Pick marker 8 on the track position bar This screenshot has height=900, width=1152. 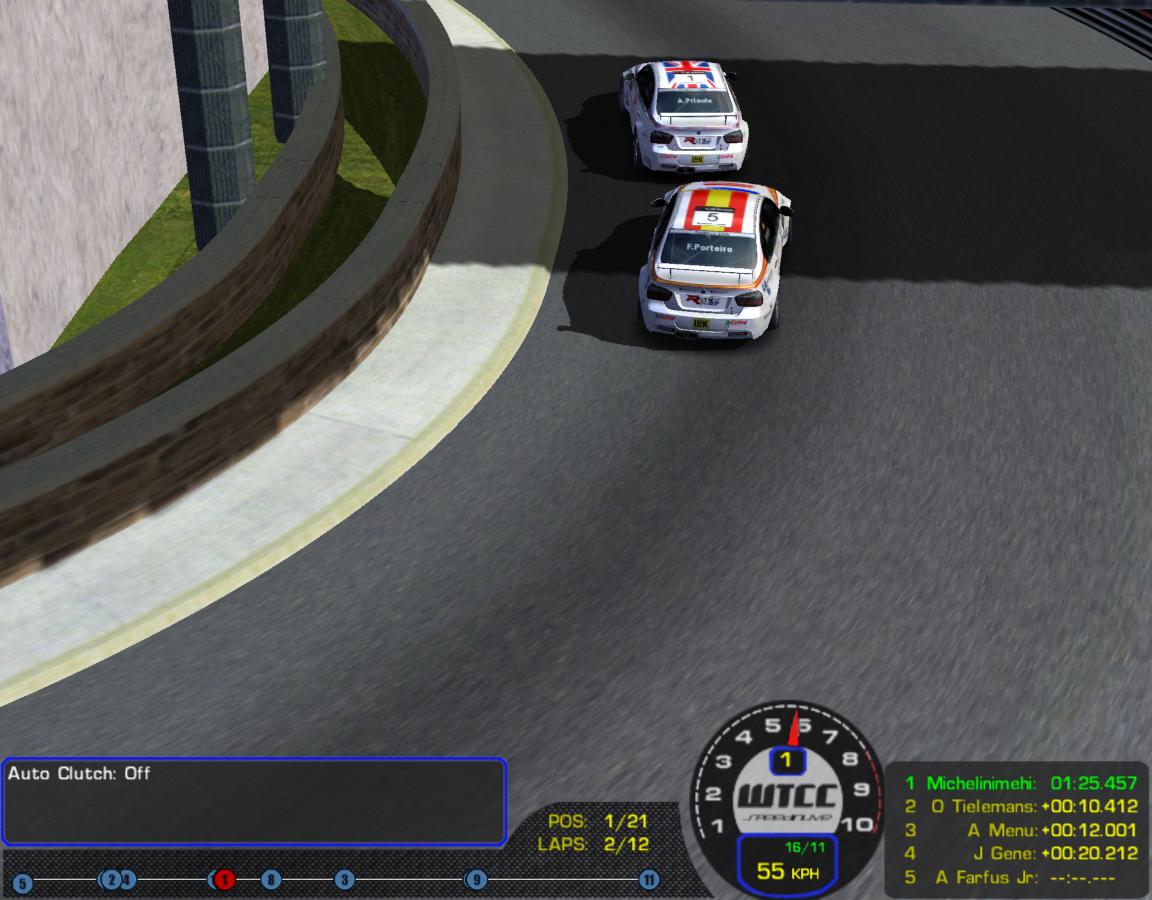click(270, 880)
